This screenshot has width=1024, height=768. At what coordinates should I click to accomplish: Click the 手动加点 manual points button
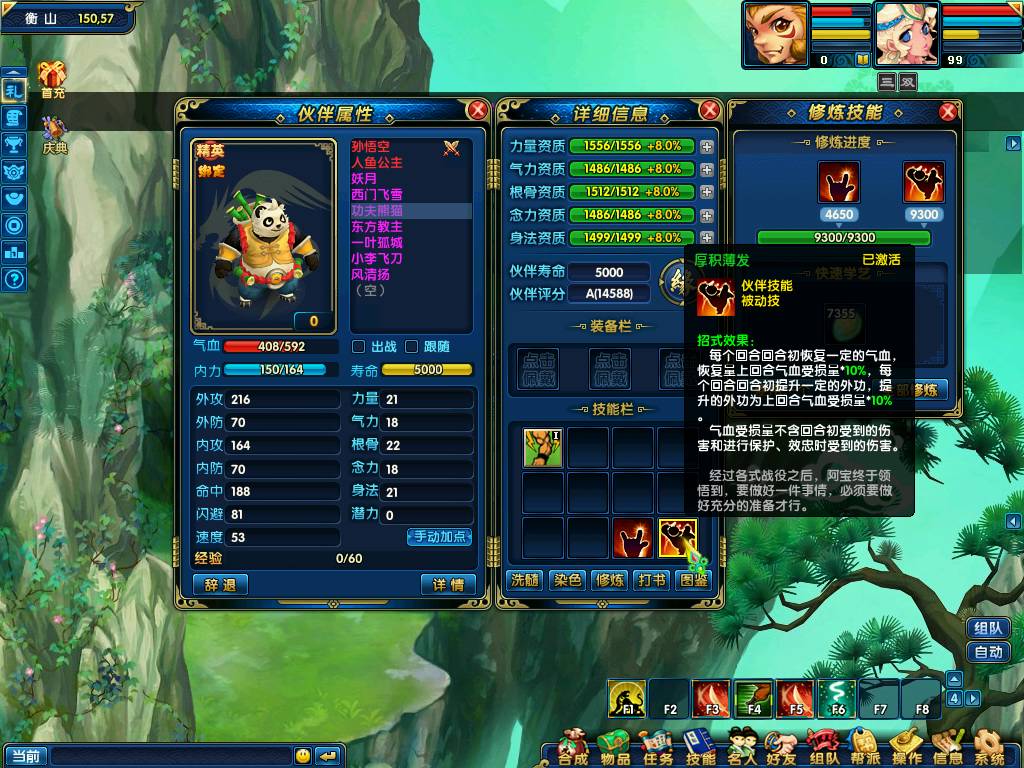pos(439,537)
